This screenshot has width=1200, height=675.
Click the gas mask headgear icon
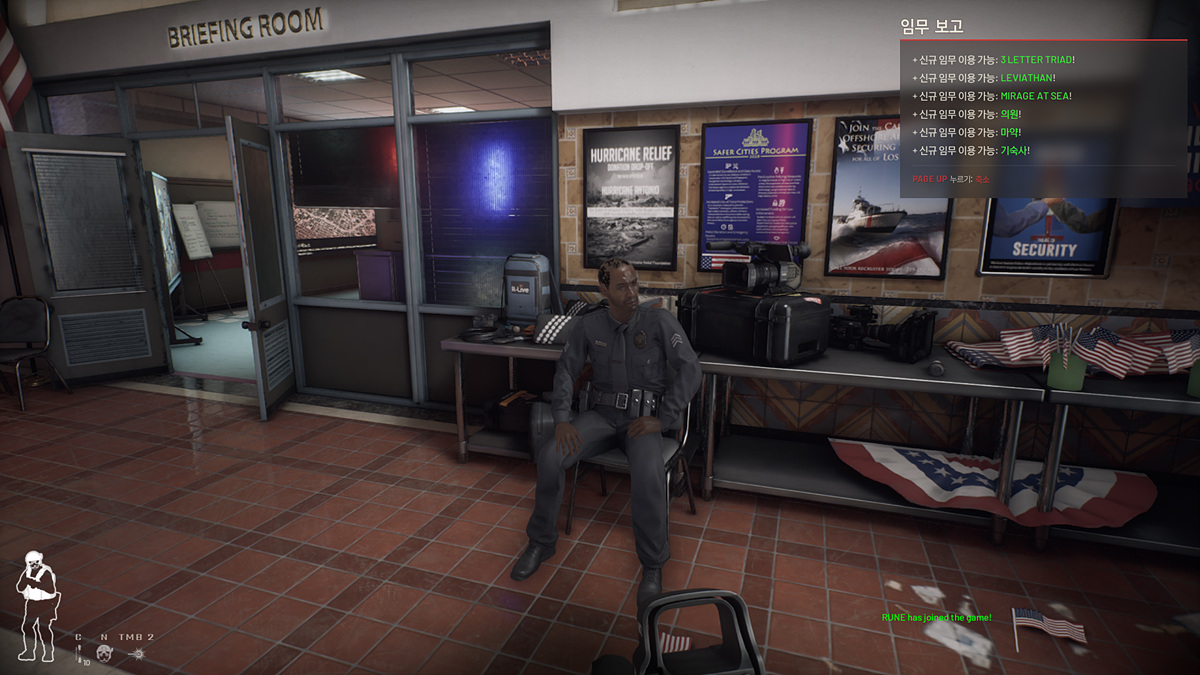pyautogui.click(x=104, y=653)
